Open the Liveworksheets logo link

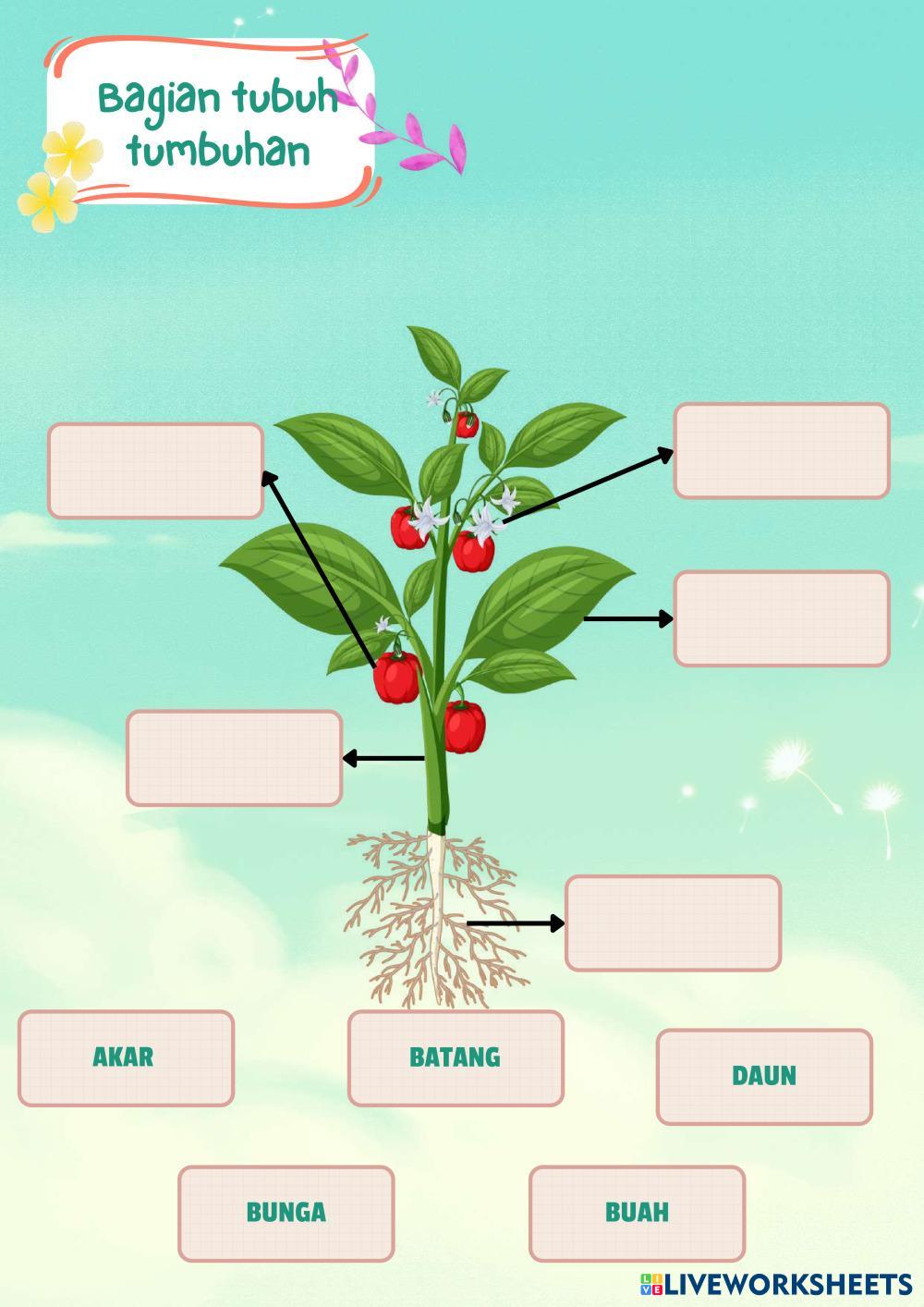[x=776, y=1284]
